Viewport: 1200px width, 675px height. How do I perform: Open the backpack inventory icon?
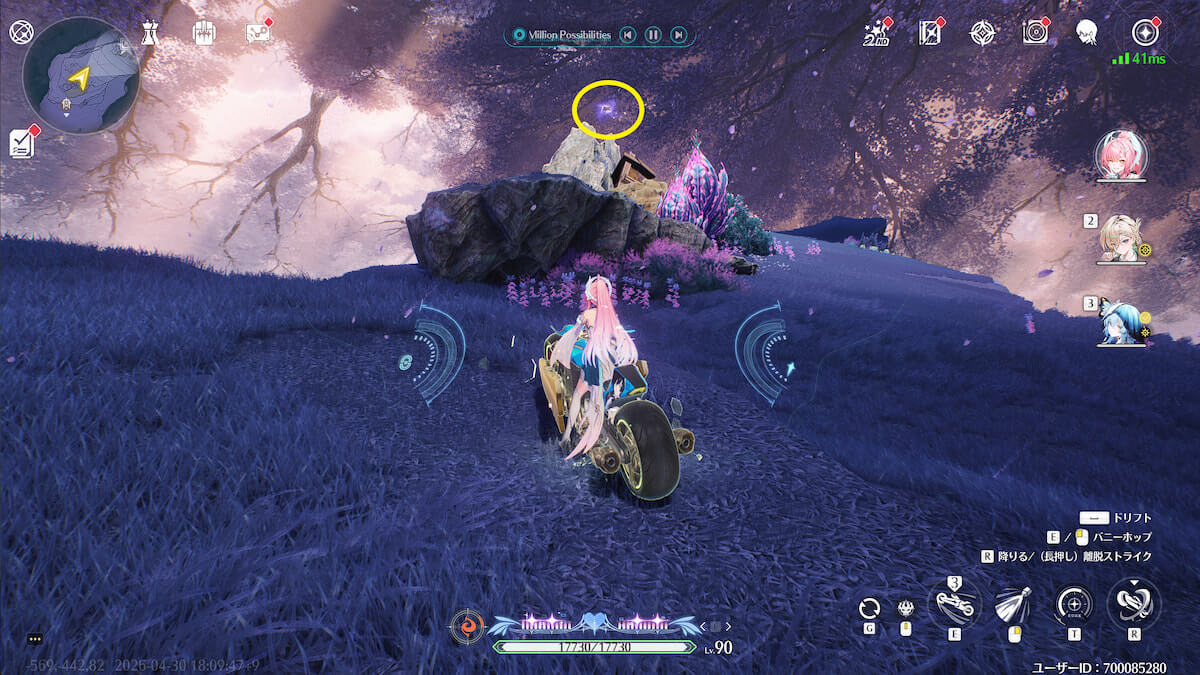205,32
